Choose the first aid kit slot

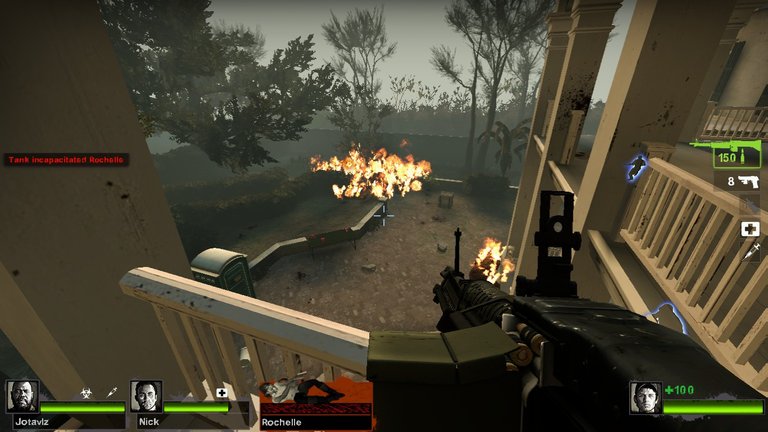(x=749, y=229)
